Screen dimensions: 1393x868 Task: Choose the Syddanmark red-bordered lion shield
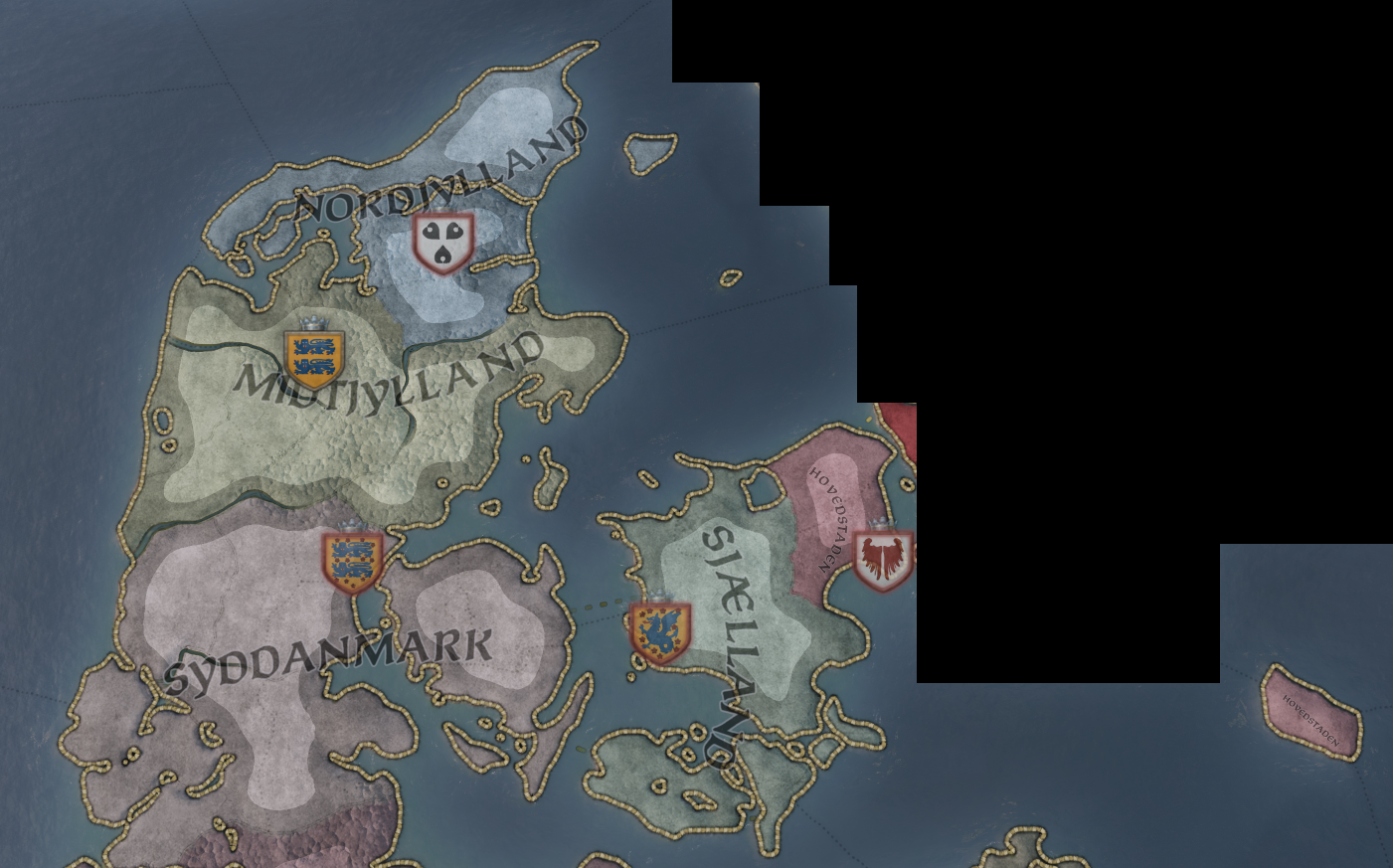(352, 562)
